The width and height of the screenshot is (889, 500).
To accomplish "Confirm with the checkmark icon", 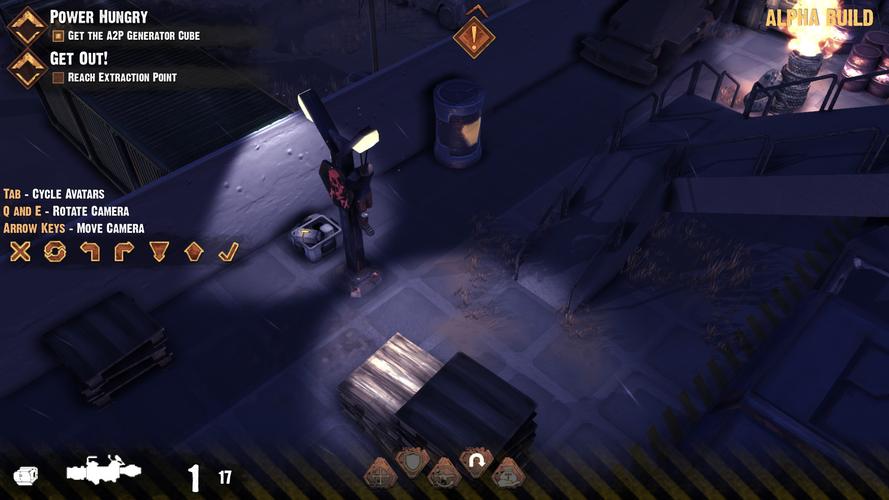I will point(228,251).
